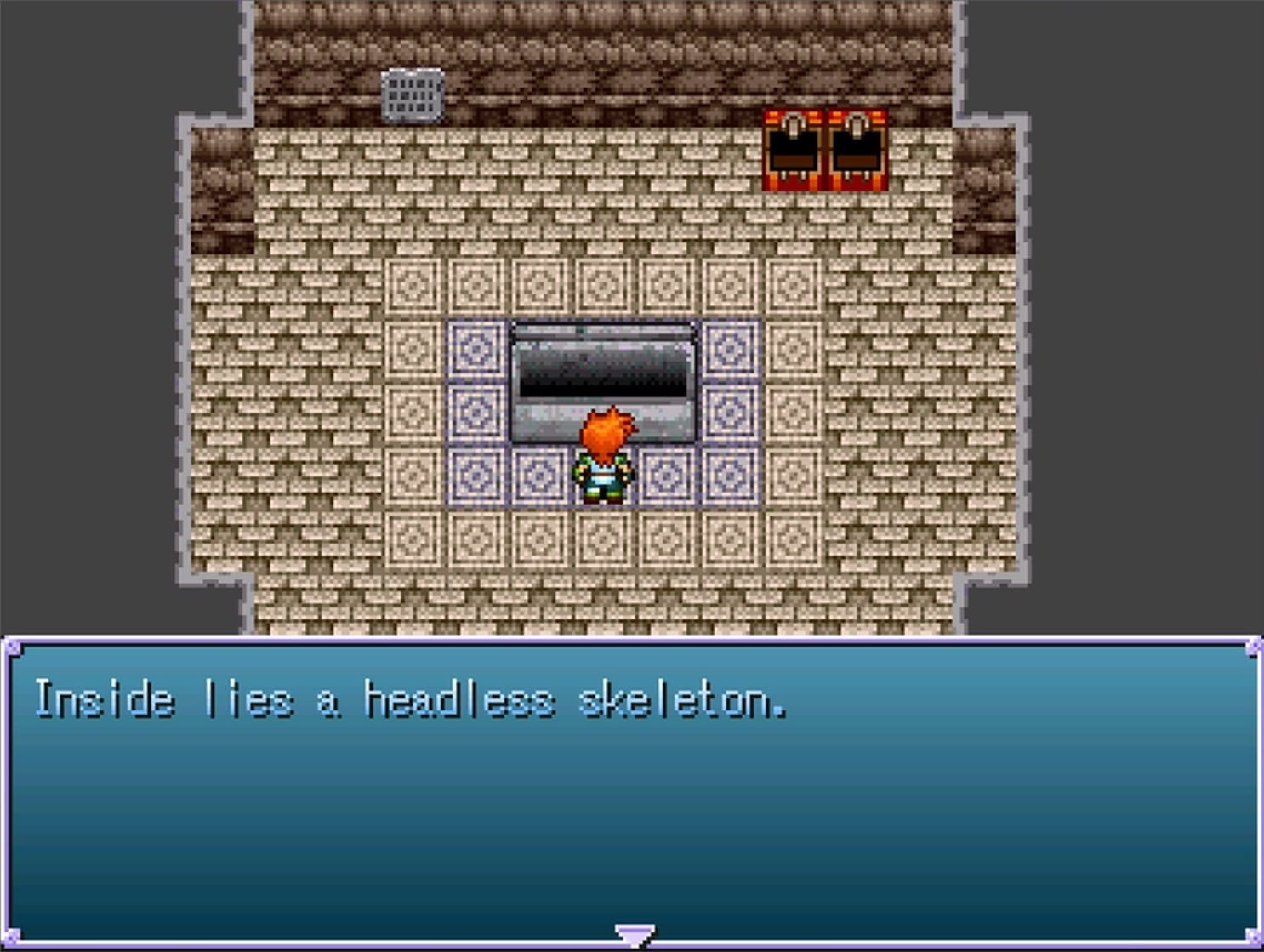Click the left flaming brazier chest
The width and height of the screenshot is (1264, 952).
tap(792, 145)
